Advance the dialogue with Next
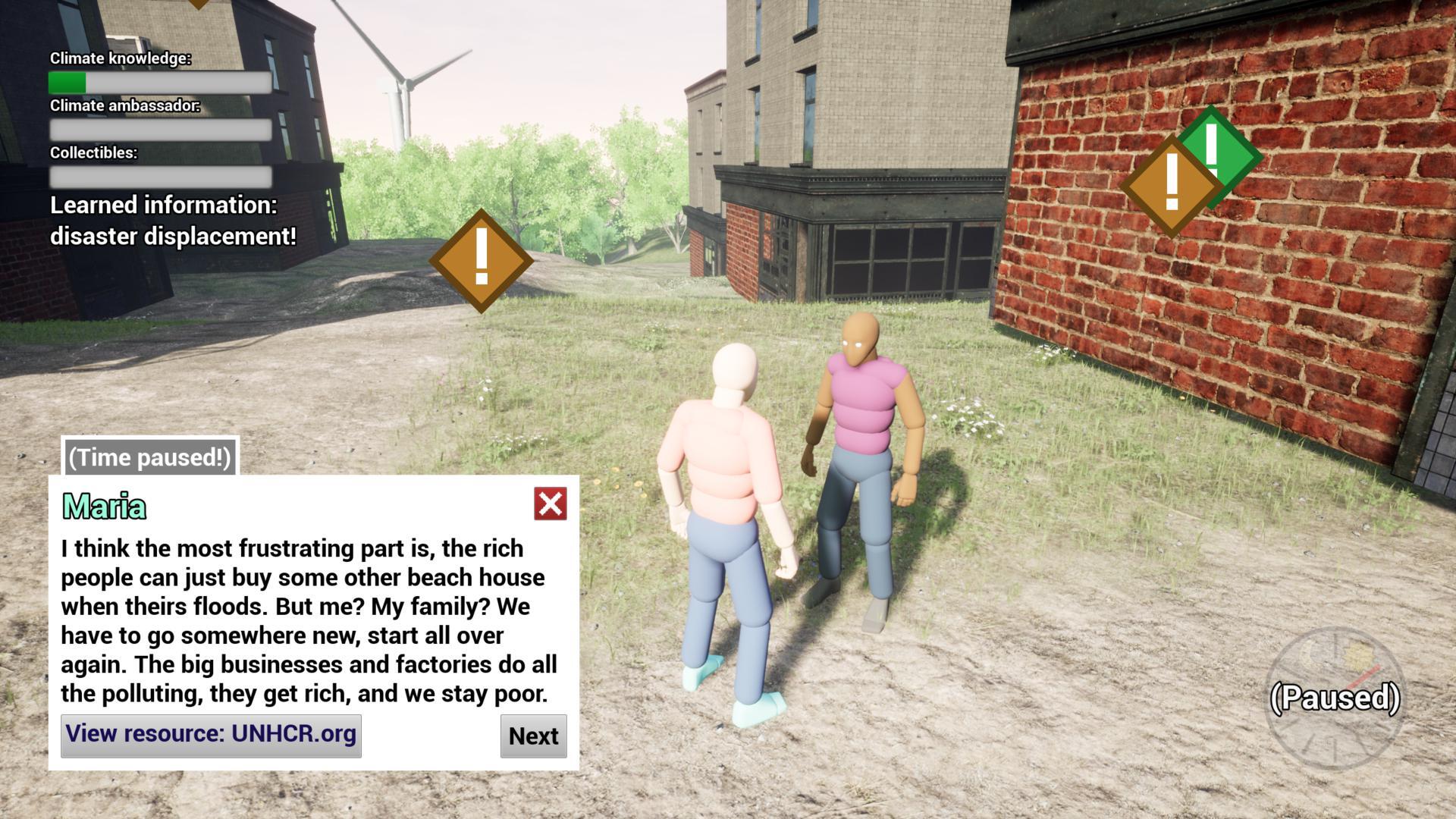The width and height of the screenshot is (1456, 819). 533,736
